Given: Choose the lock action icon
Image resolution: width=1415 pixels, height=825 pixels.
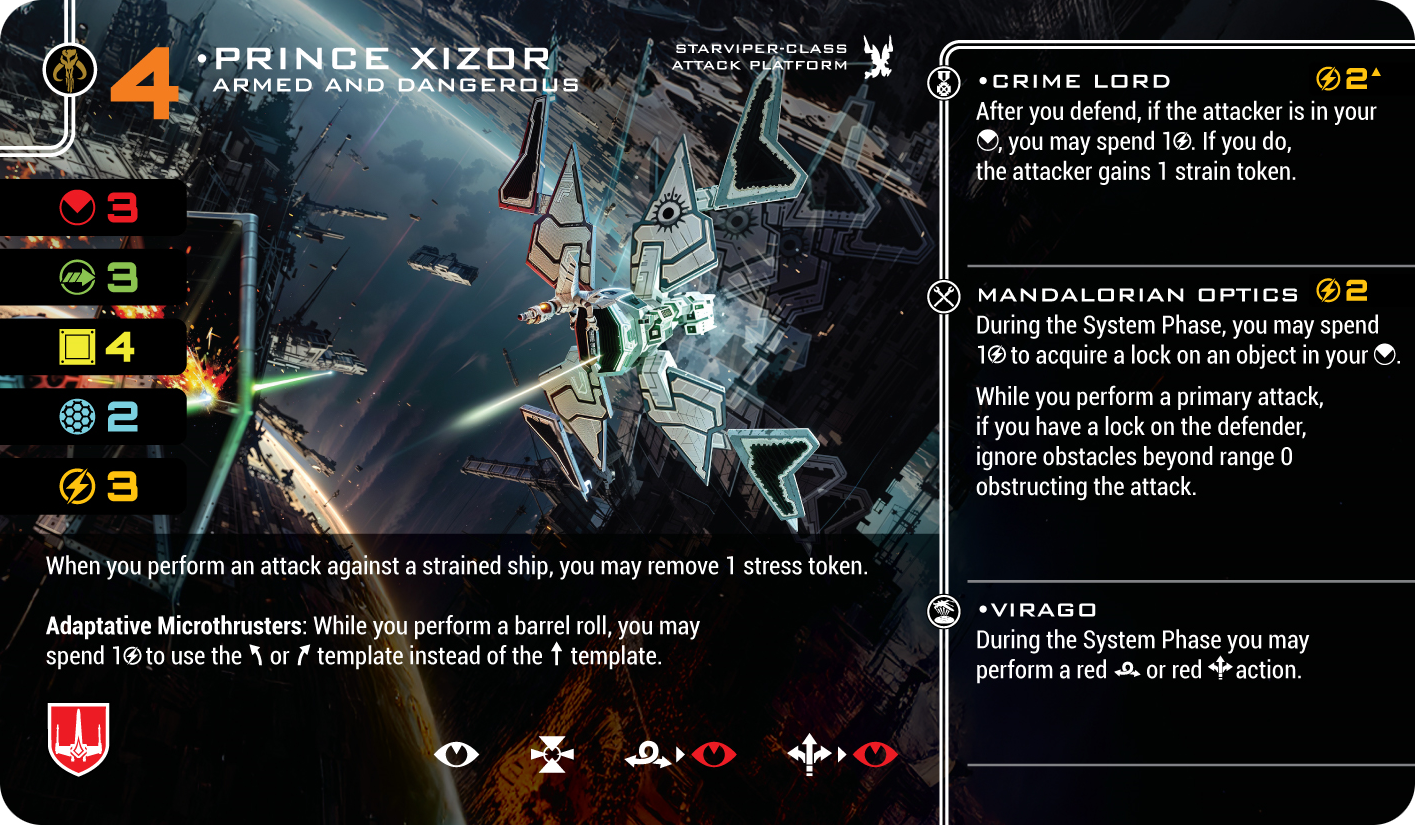Looking at the screenshot, I should click(x=552, y=754).
